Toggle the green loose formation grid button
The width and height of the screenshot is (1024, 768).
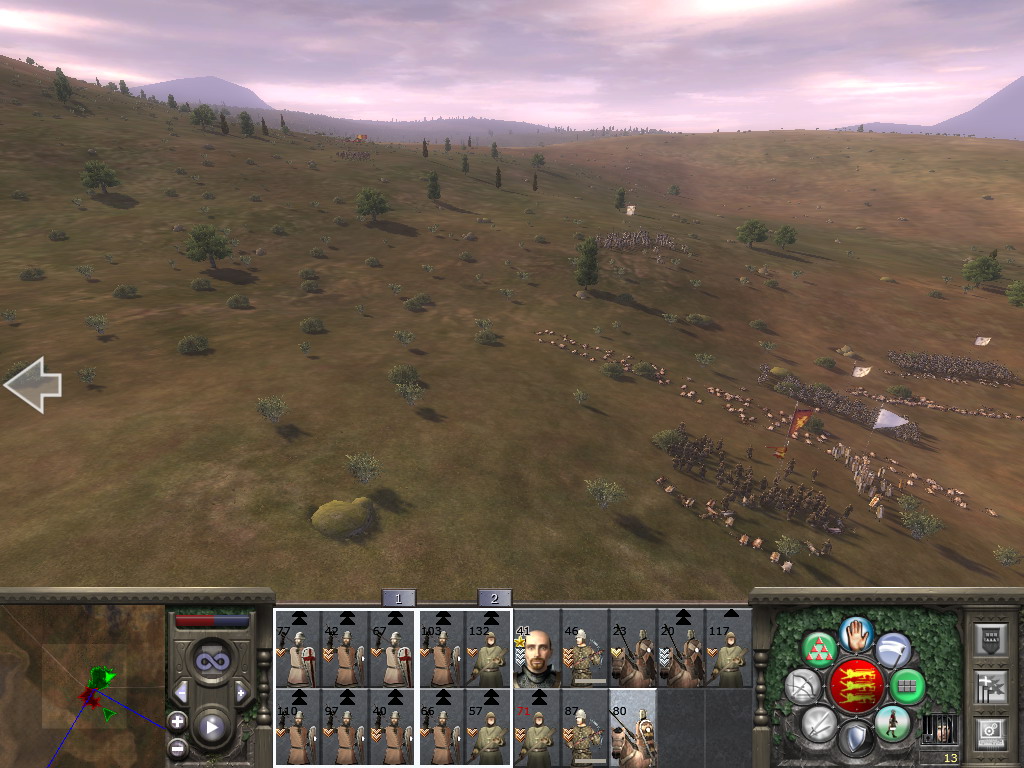pyautogui.click(x=907, y=686)
